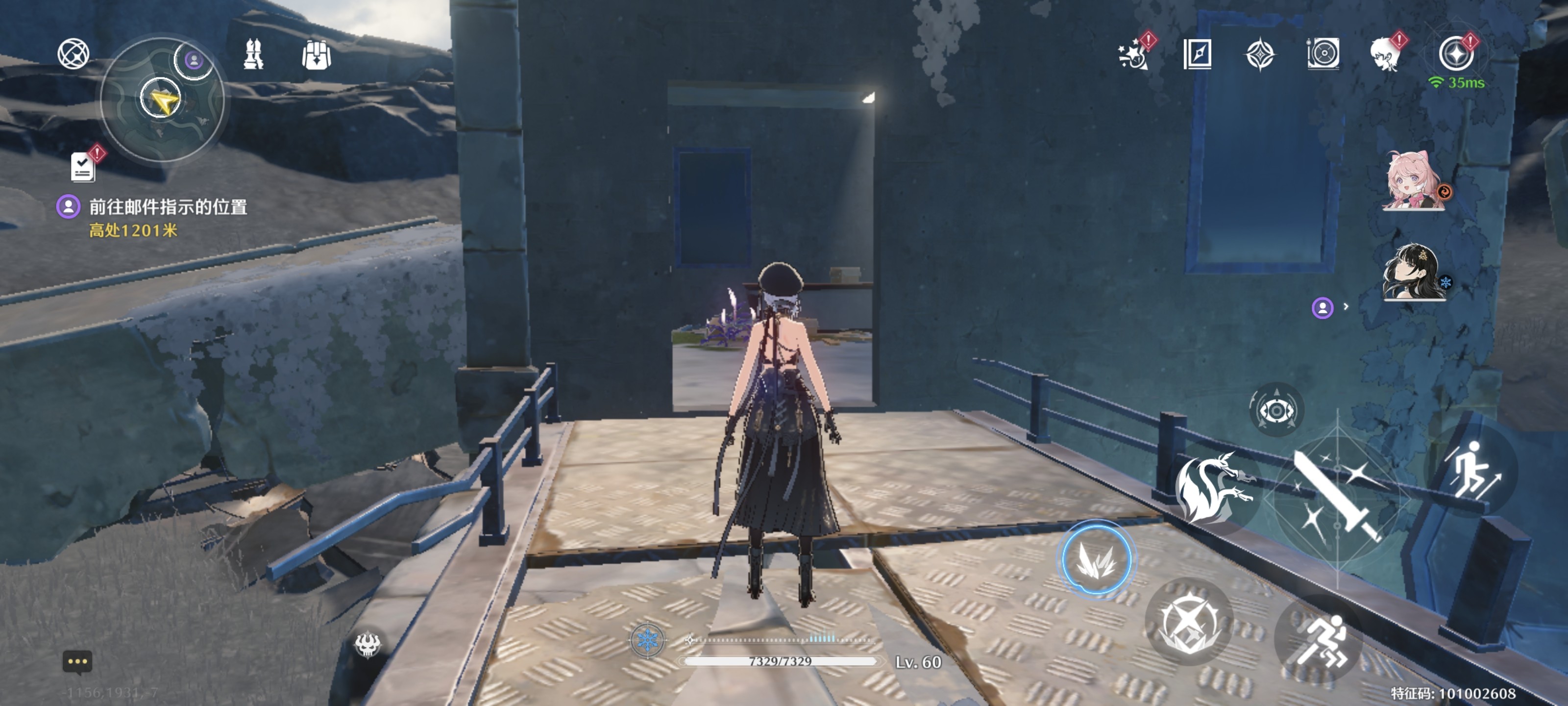Open the character head profile icon
The width and height of the screenshot is (1568, 706).
[x=1385, y=55]
